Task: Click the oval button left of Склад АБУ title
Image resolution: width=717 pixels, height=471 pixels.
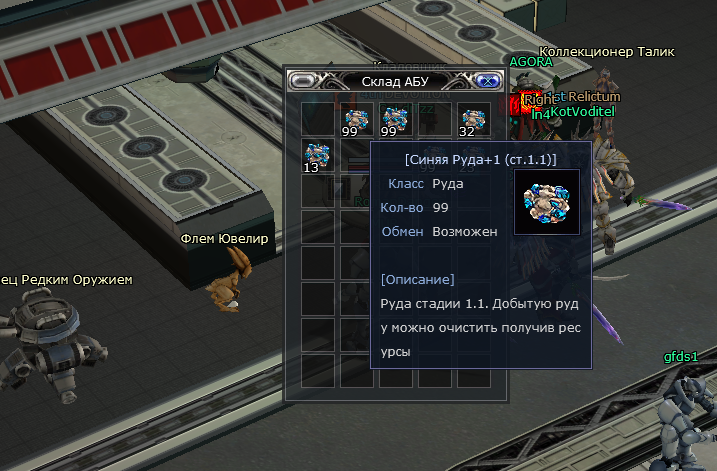Action: (304, 81)
